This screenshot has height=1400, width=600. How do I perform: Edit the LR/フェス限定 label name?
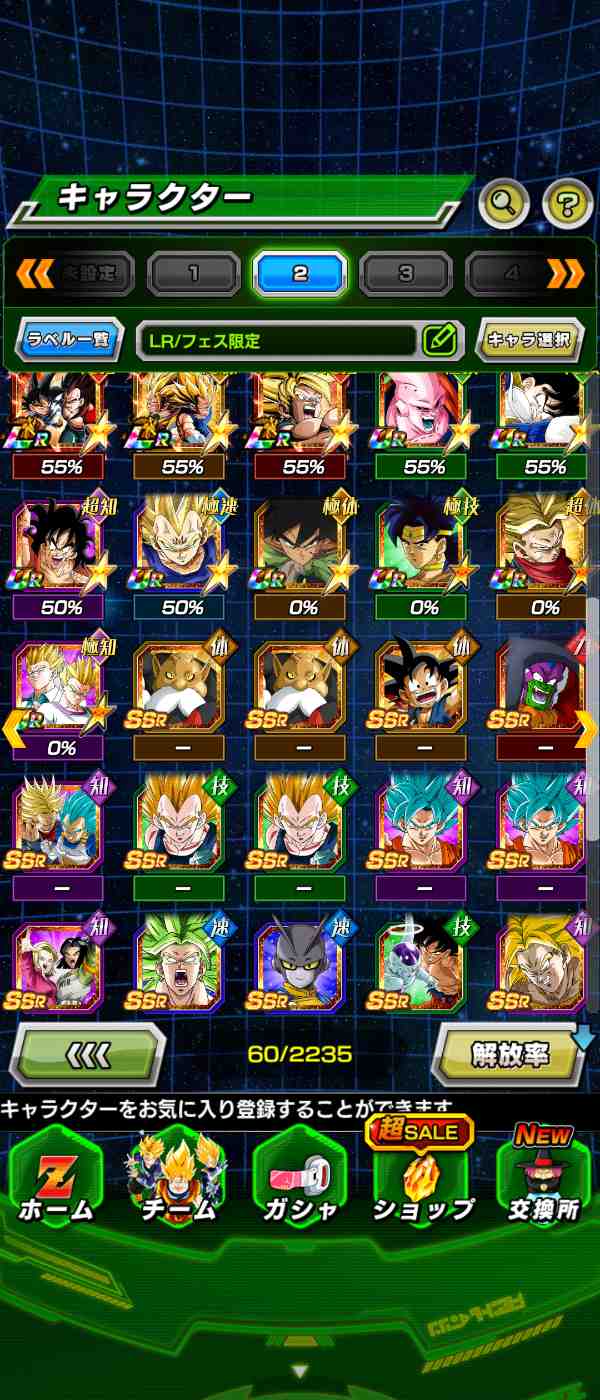click(x=439, y=340)
